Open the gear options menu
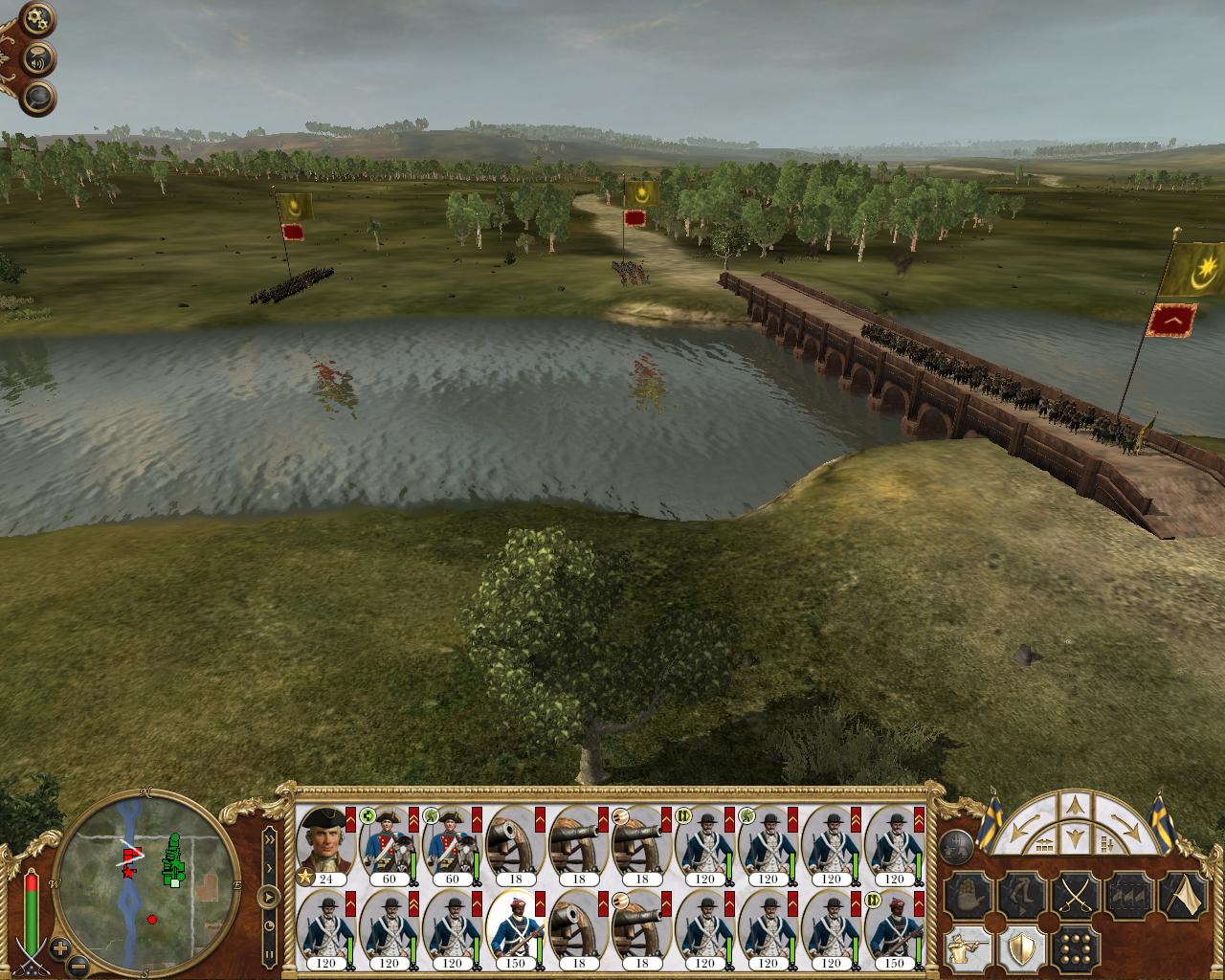The image size is (1225, 980). [x=38, y=18]
